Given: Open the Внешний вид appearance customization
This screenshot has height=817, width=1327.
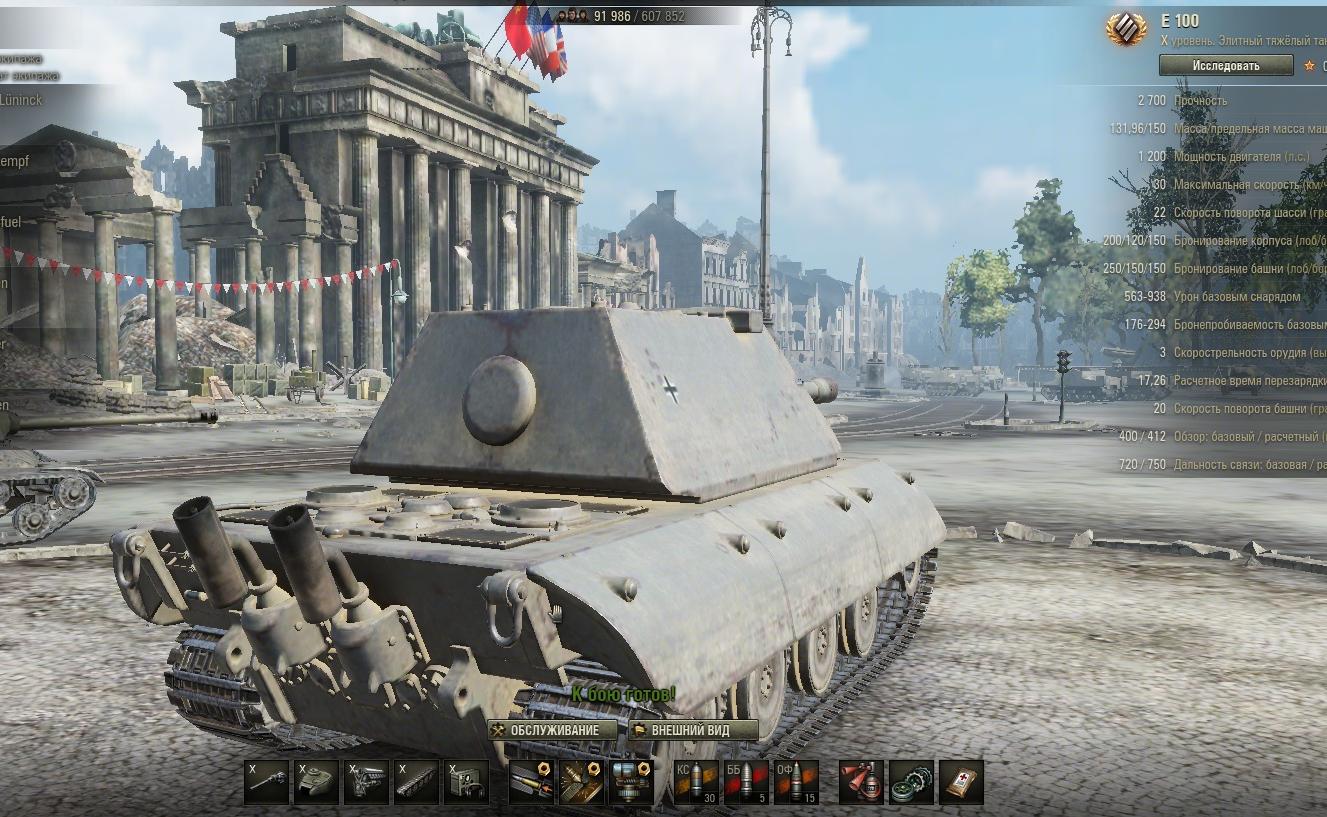Looking at the screenshot, I should 693,730.
